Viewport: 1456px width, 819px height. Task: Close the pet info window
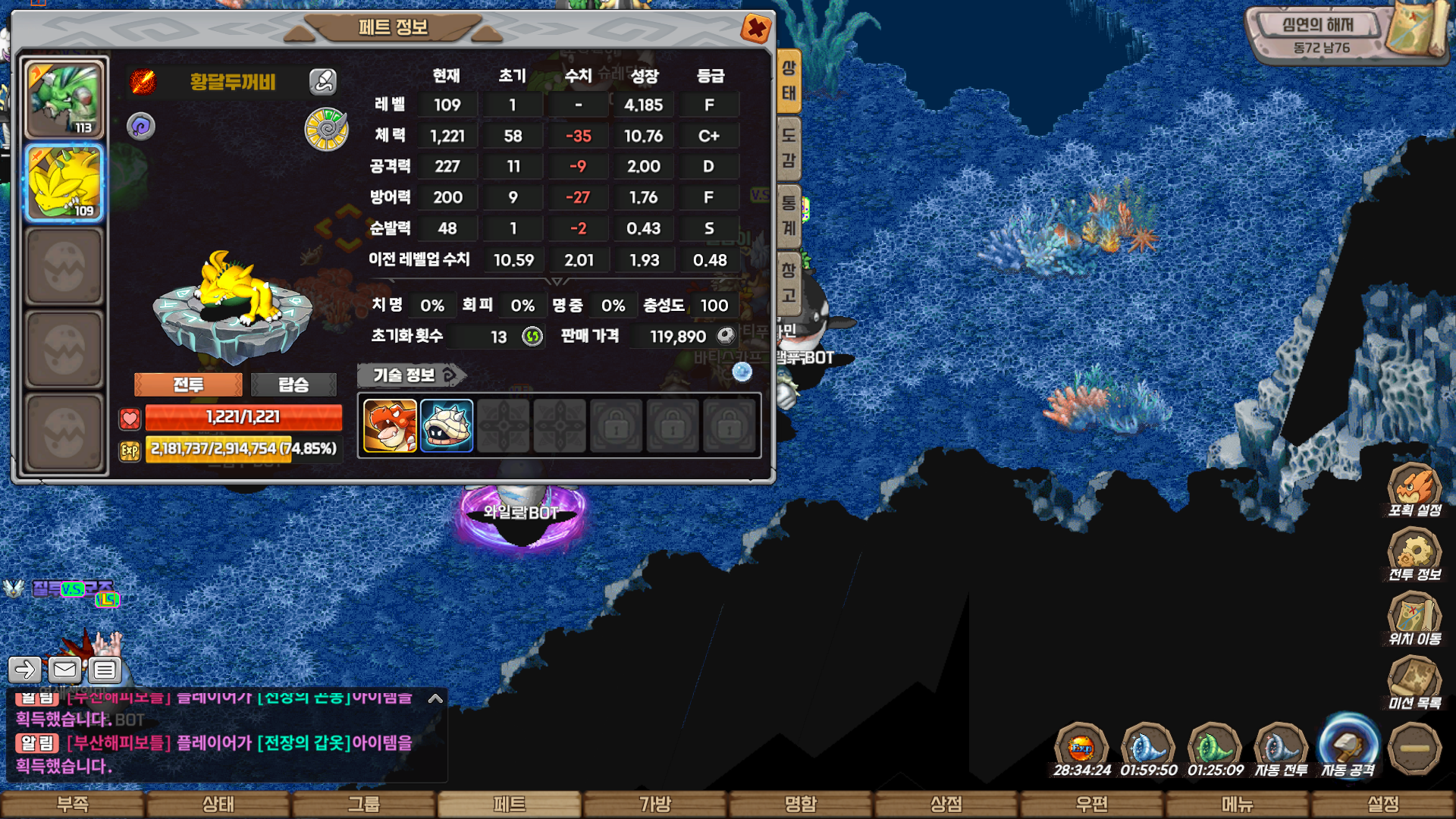755,29
